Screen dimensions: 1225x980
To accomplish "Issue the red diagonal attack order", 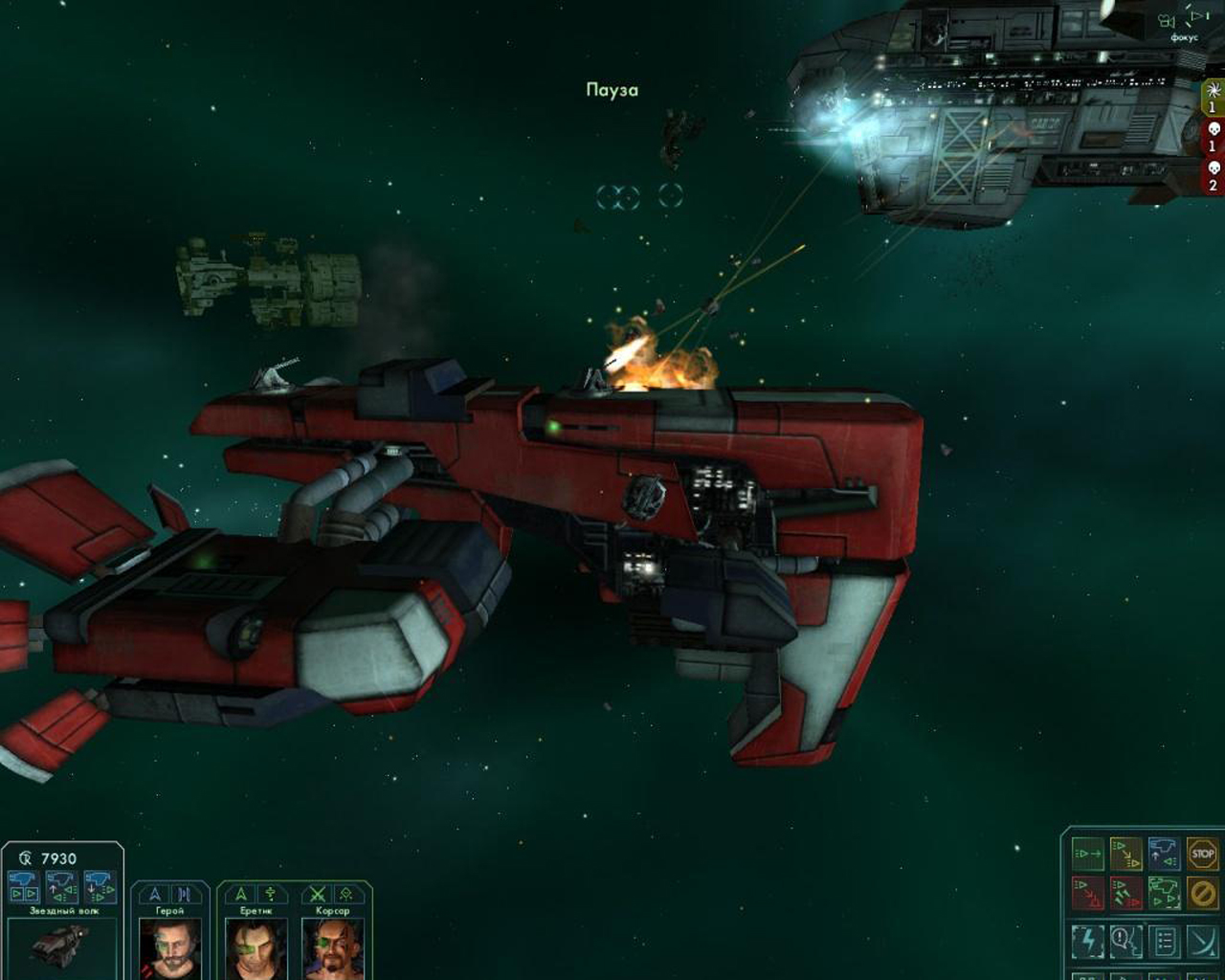I will 1088,893.
